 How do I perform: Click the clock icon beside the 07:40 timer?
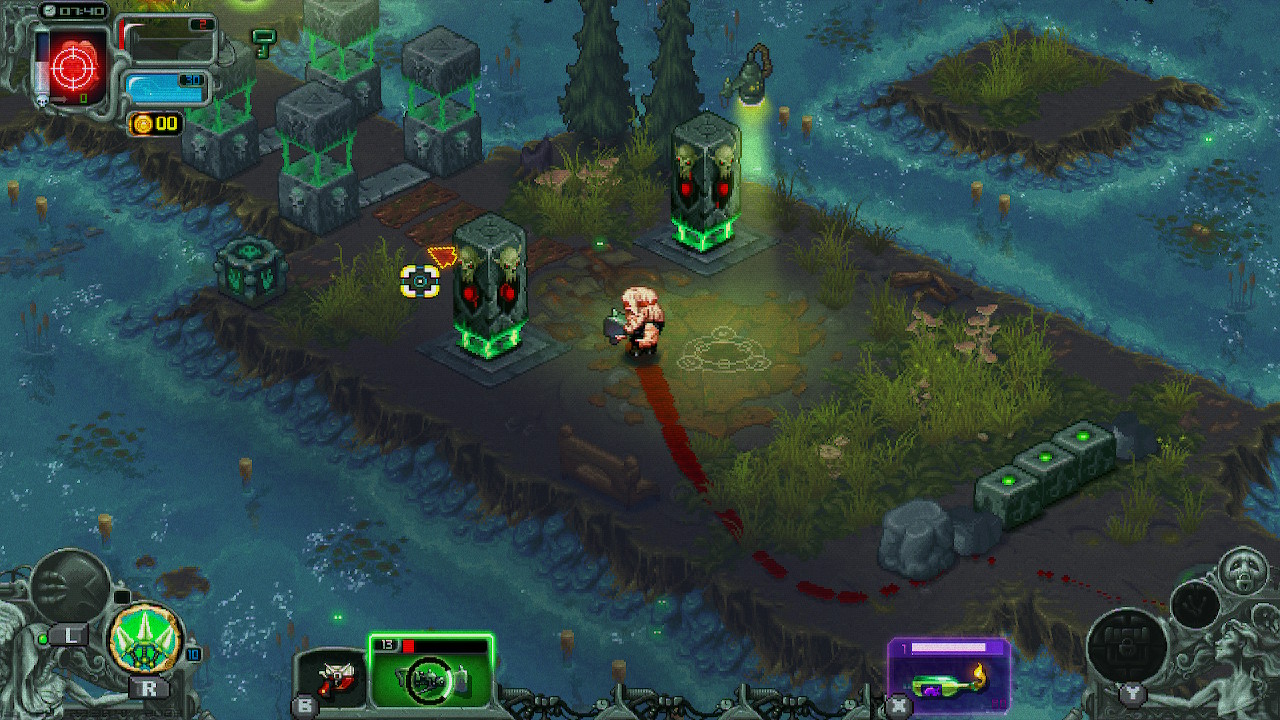click(x=50, y=10)
